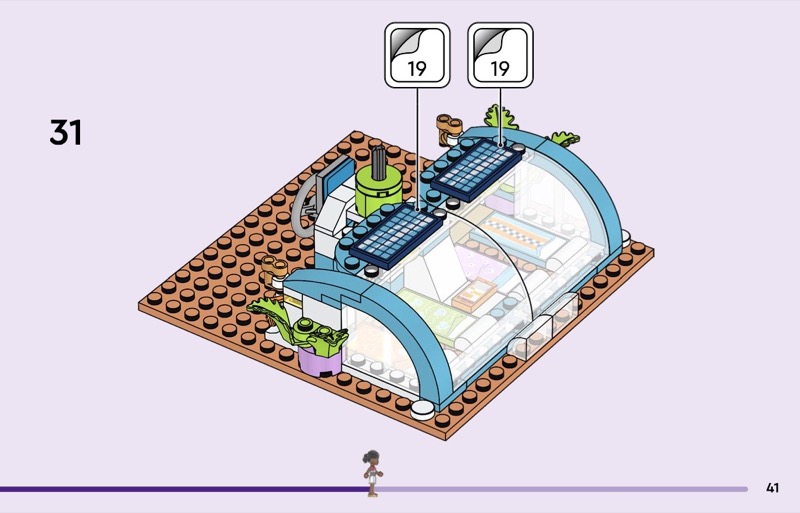Click the minifigure marker on the progress bar

[x=372, y=473]
